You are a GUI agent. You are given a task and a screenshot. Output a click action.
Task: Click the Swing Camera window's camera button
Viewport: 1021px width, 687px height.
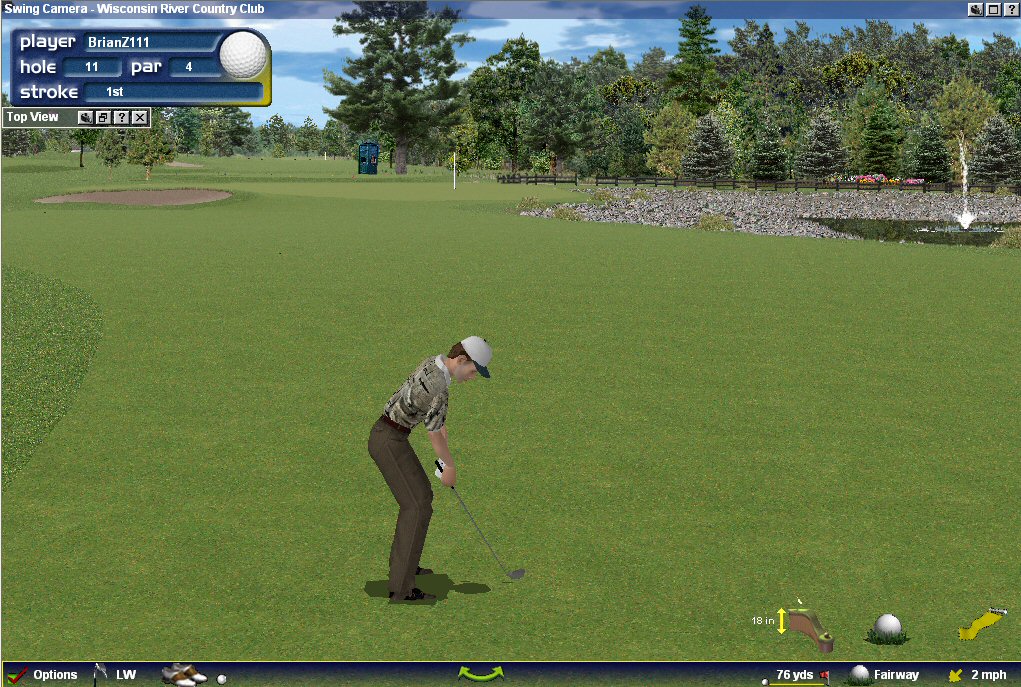975,9
